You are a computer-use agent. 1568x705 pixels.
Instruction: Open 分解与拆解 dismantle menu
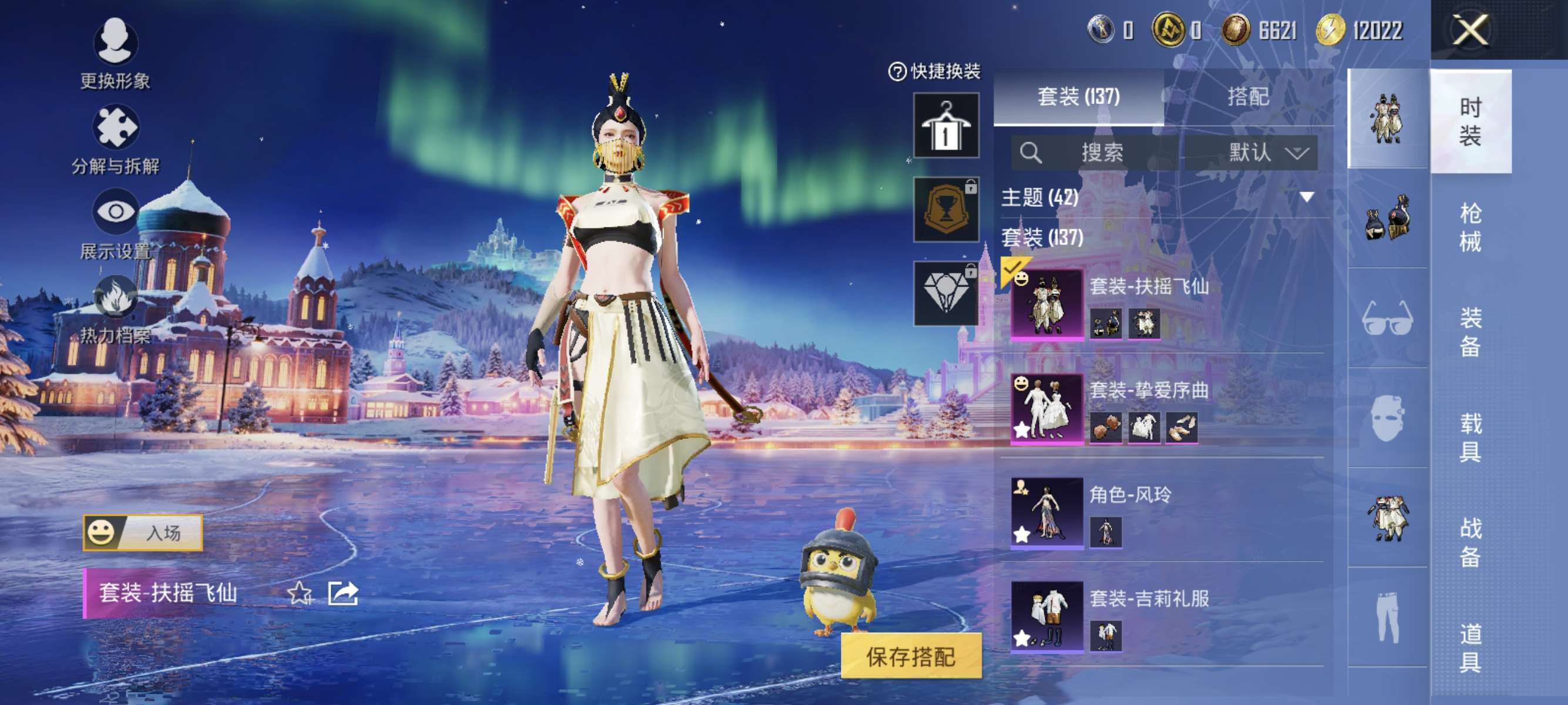[115, 139]
